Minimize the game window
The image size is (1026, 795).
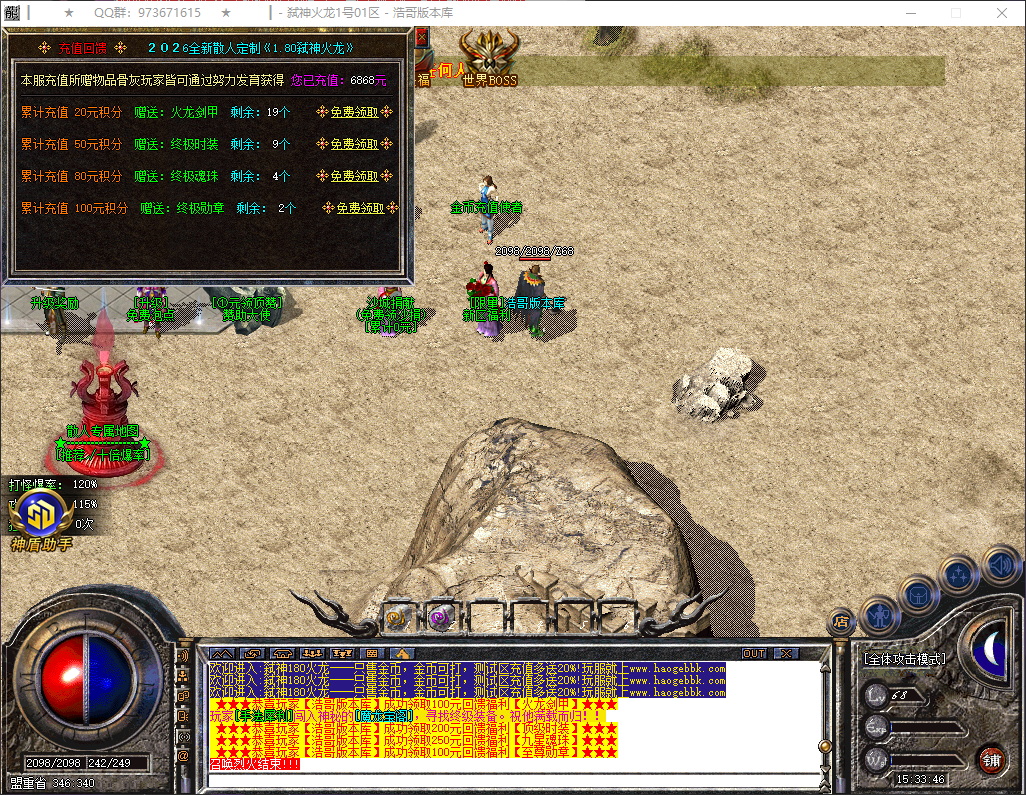(909, 13)
